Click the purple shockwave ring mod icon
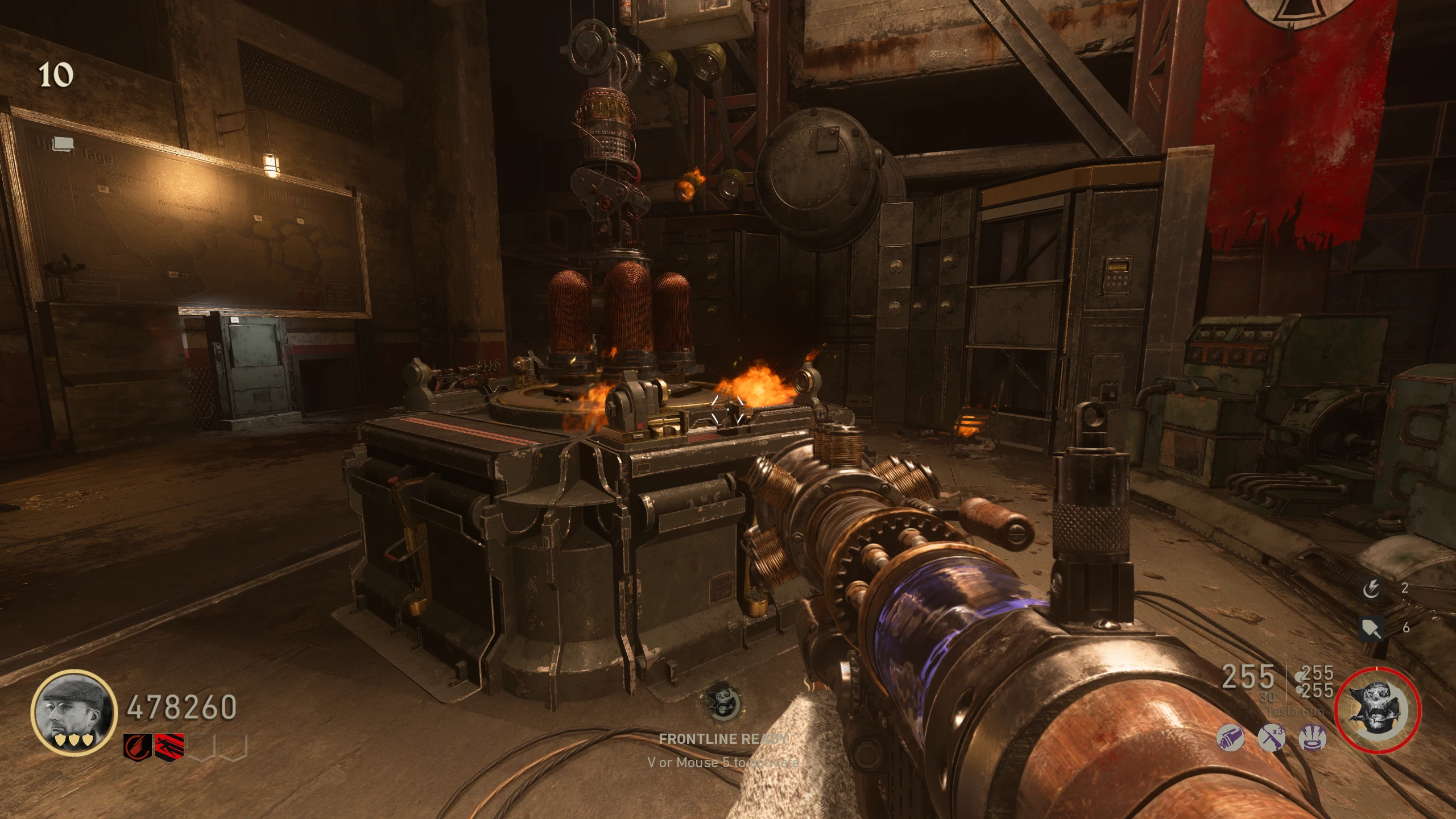 point(1313,739)
